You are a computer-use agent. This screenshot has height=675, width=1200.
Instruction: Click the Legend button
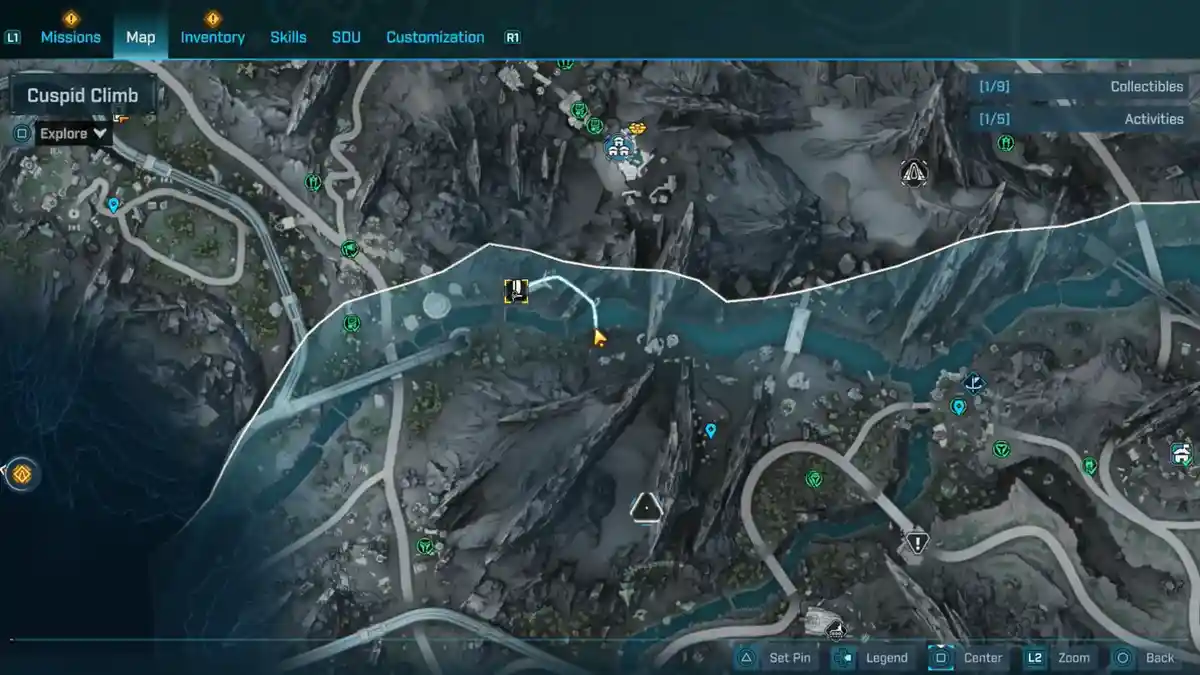872,658
